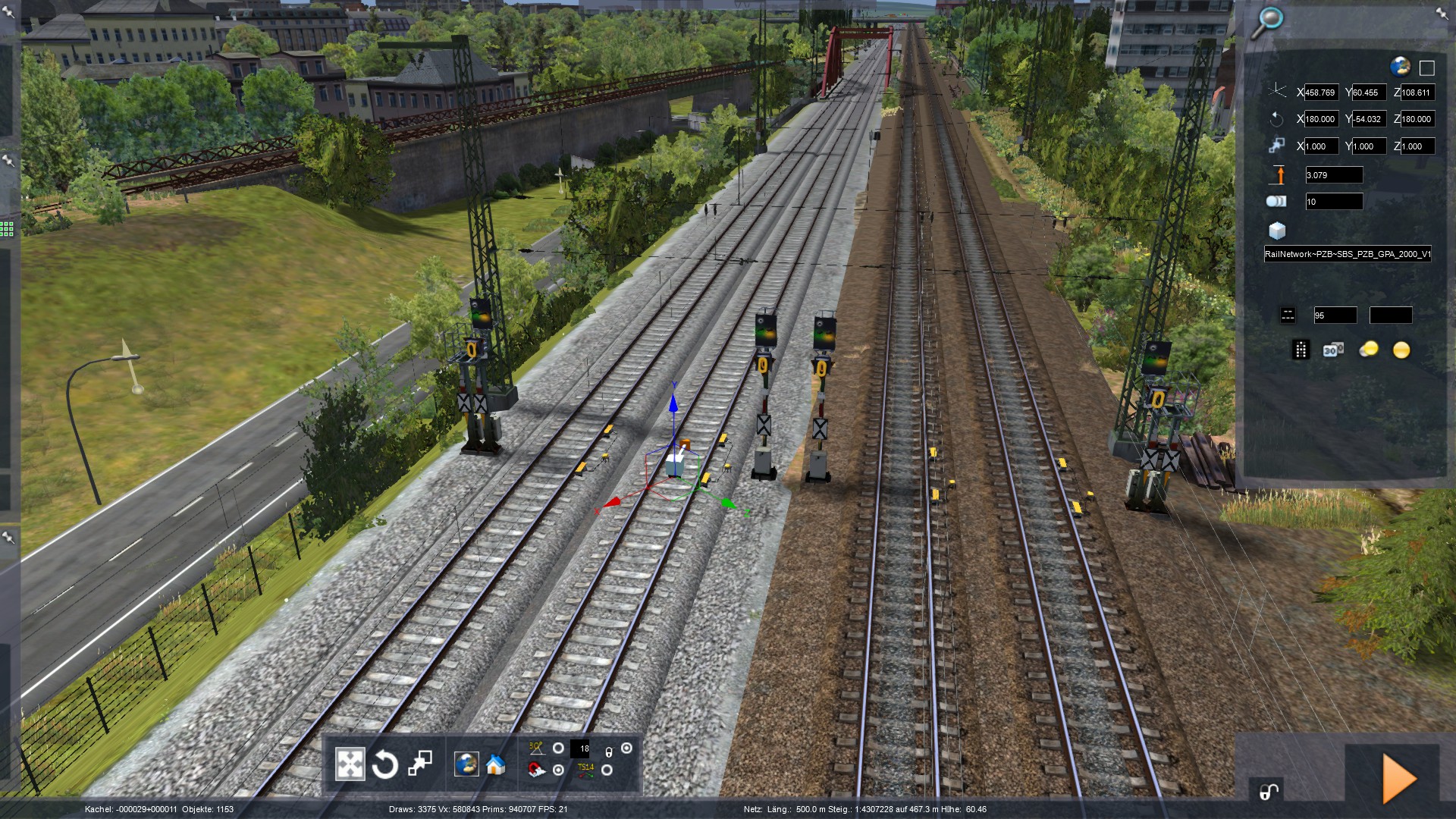Viewport: 1456px width, 819px height.
Task: Edit the object name field RailNetwork PZB
Action: (x=1347, y=254)
